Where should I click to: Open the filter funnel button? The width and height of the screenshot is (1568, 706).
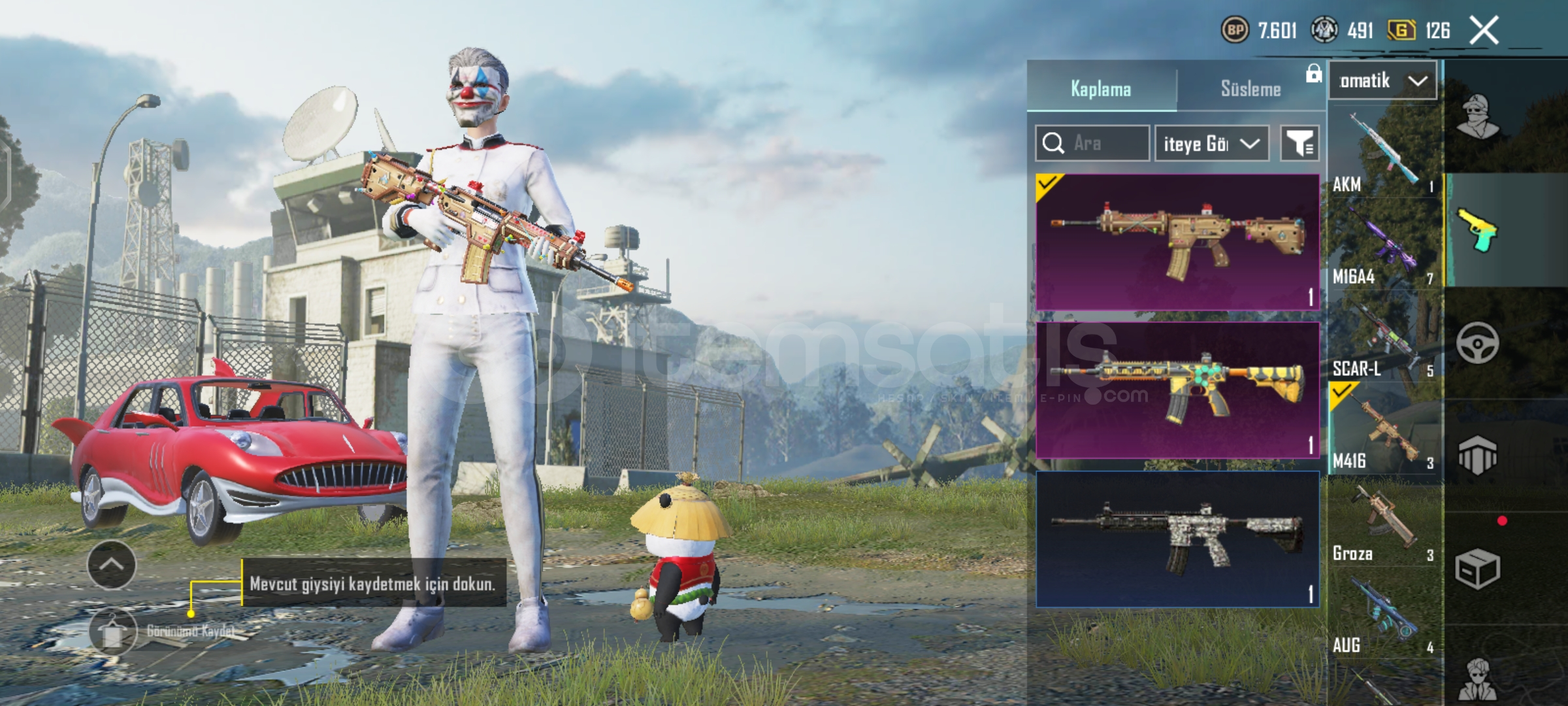tap(1299, 143)
